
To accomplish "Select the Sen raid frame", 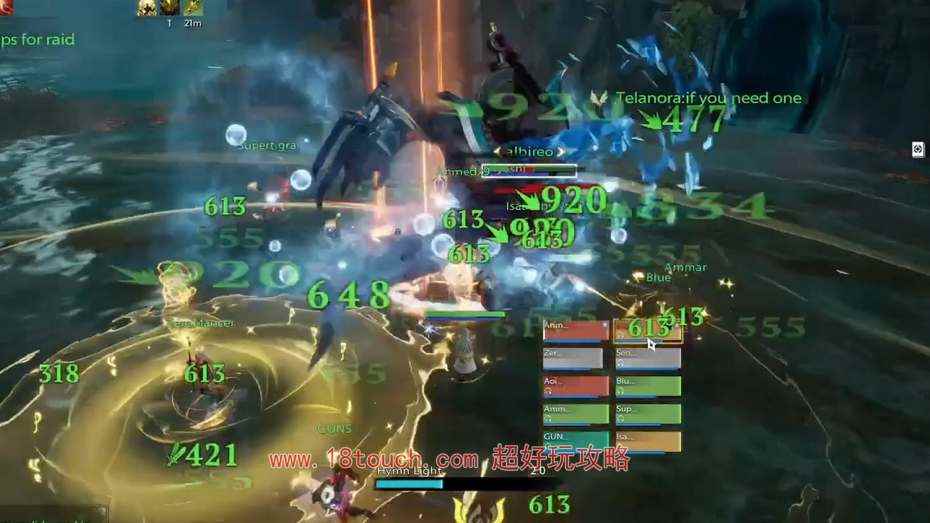I will coord(647,358).
